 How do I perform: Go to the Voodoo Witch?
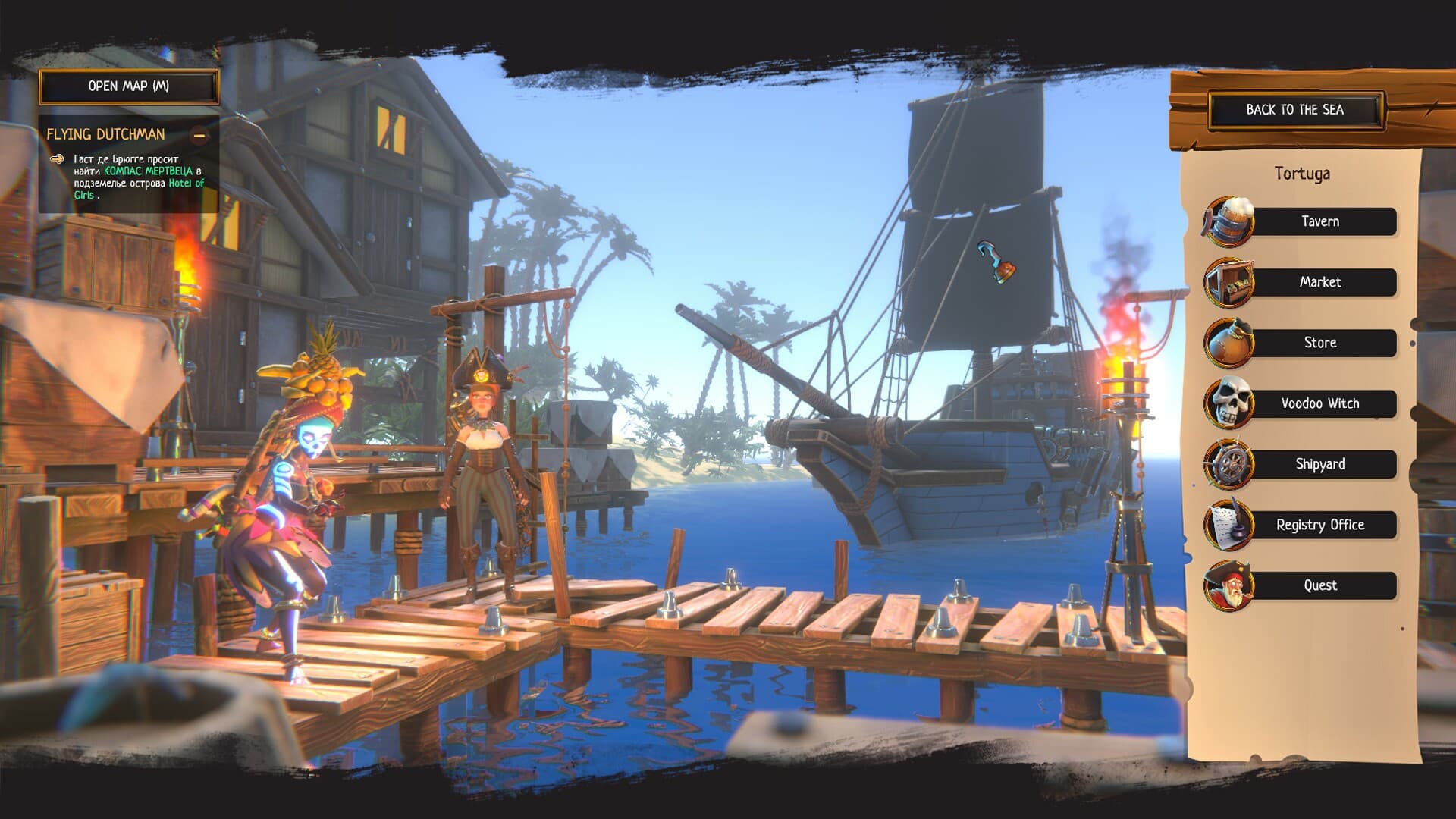pyautogui.click(x=1320, y=403)
